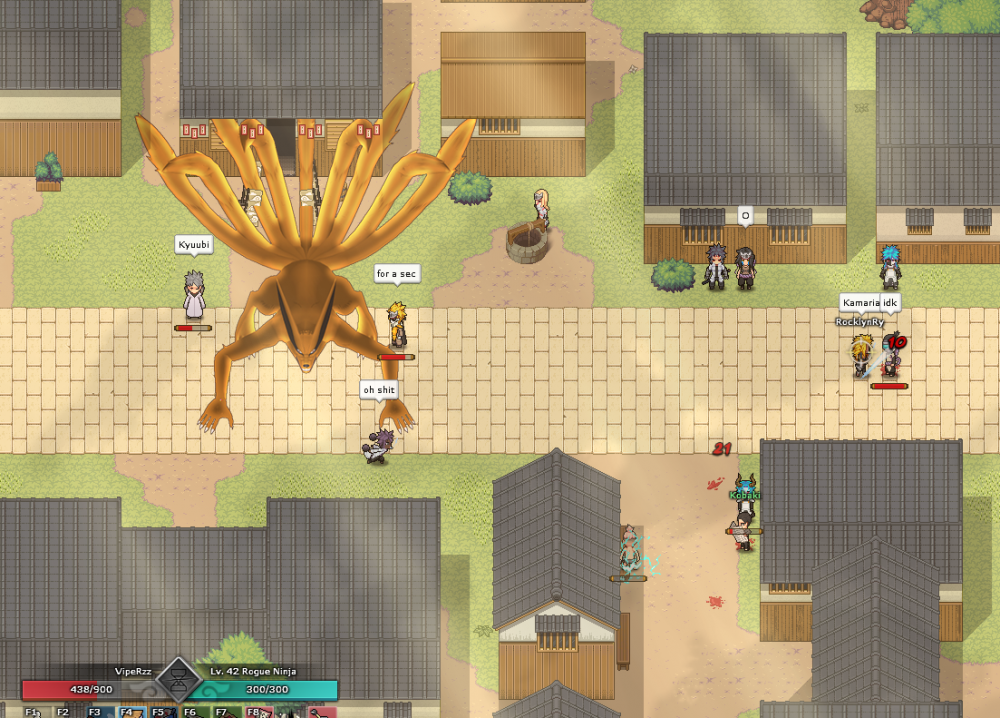Image resolution: width=1000 pixels, height=718 pixels.
Task: Select the F1 hotbar slot
Action: click(x=34, y=712)
